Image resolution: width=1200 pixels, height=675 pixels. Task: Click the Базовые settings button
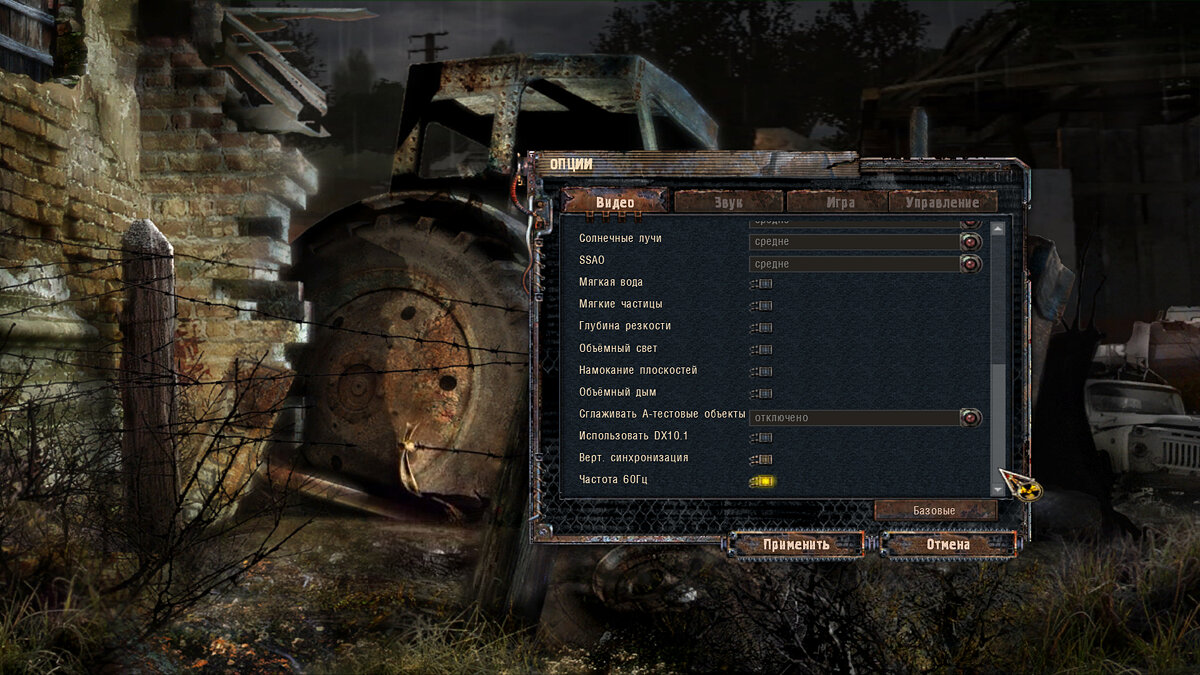[935, 510]
